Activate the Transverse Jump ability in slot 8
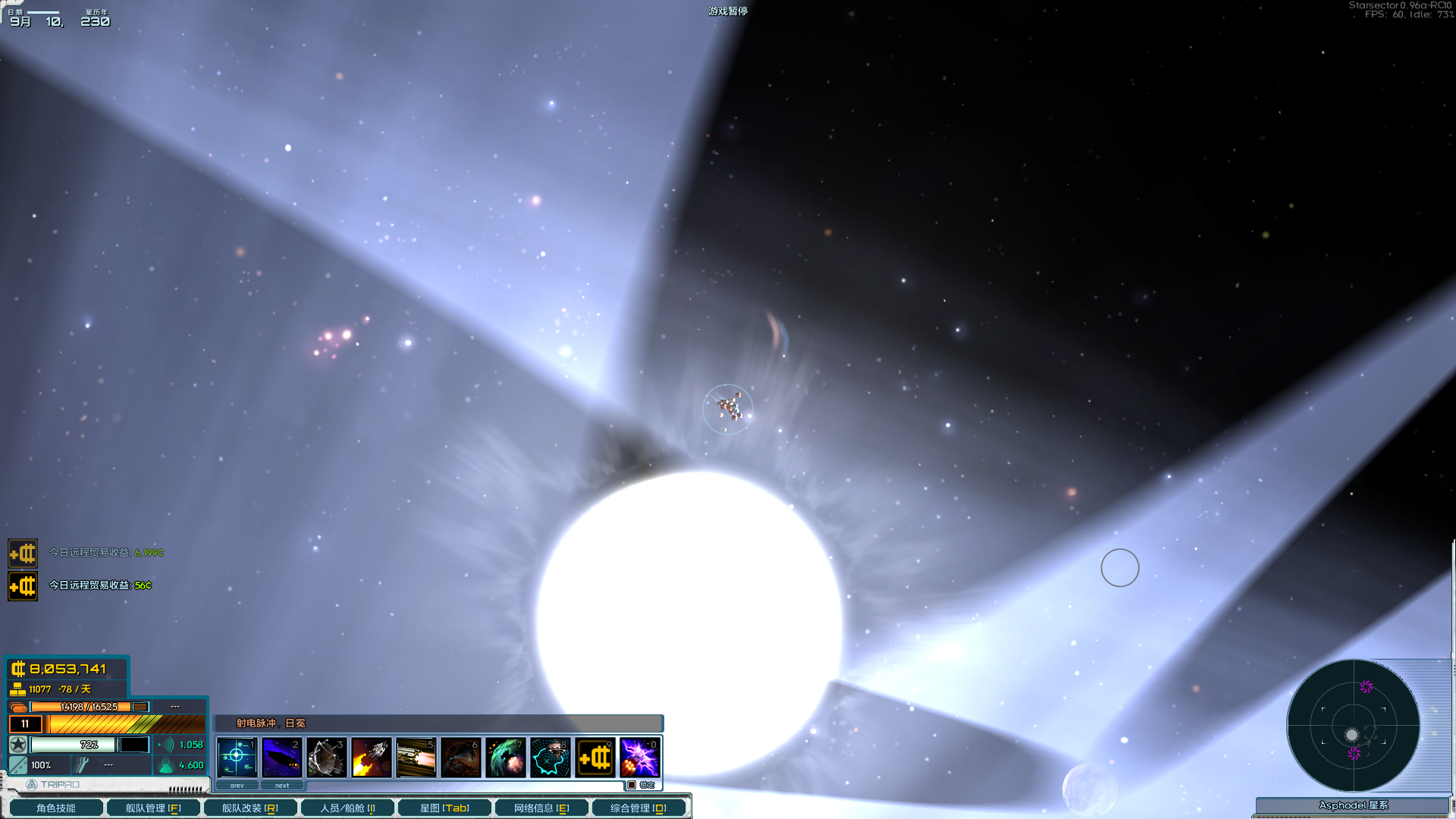 pyautogui.click(x=549, y=757)
